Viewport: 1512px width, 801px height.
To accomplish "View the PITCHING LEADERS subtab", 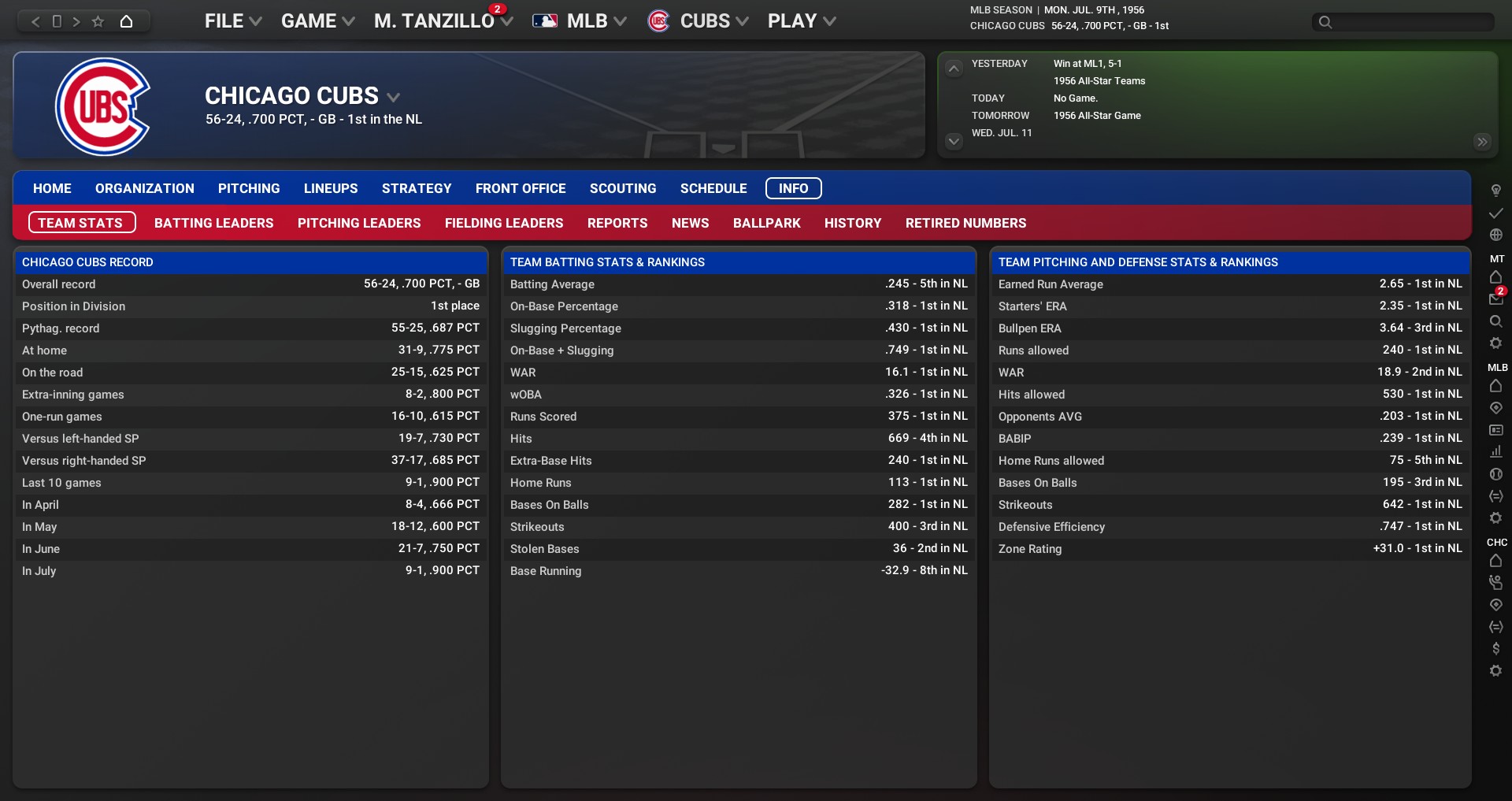I will (359, 223).
